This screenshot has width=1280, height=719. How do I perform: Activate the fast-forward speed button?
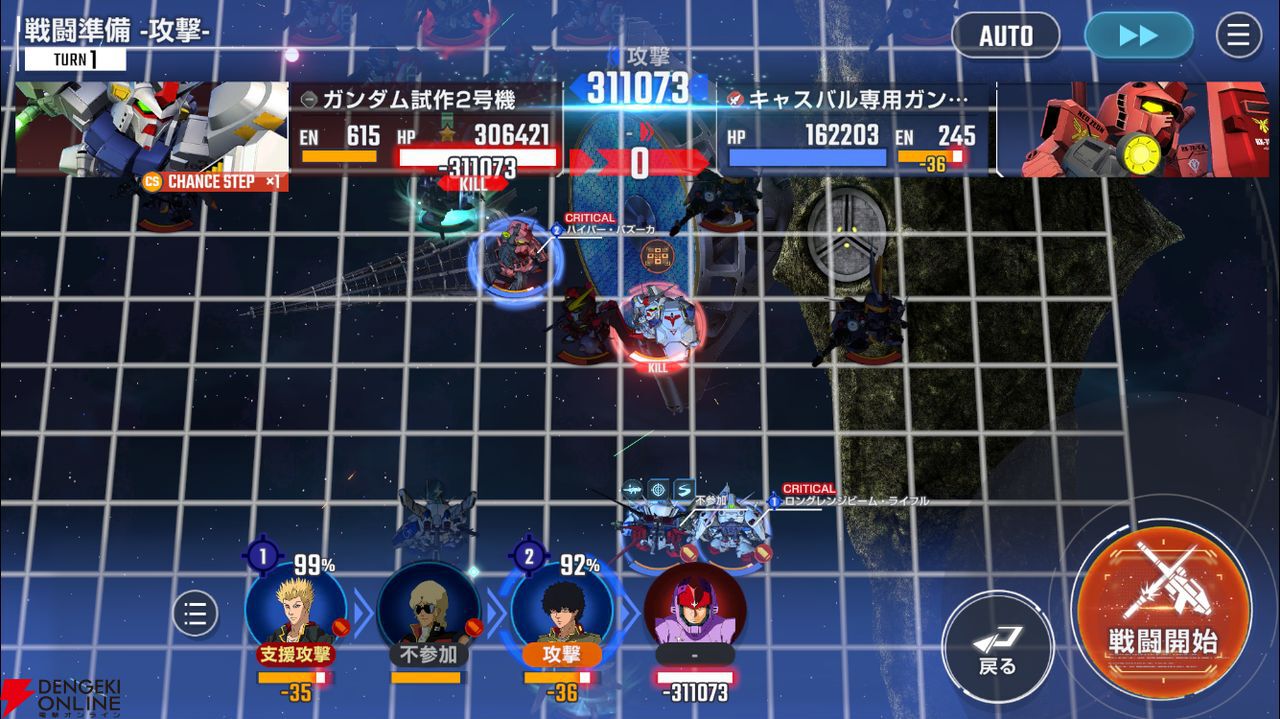coord(1138,36)
